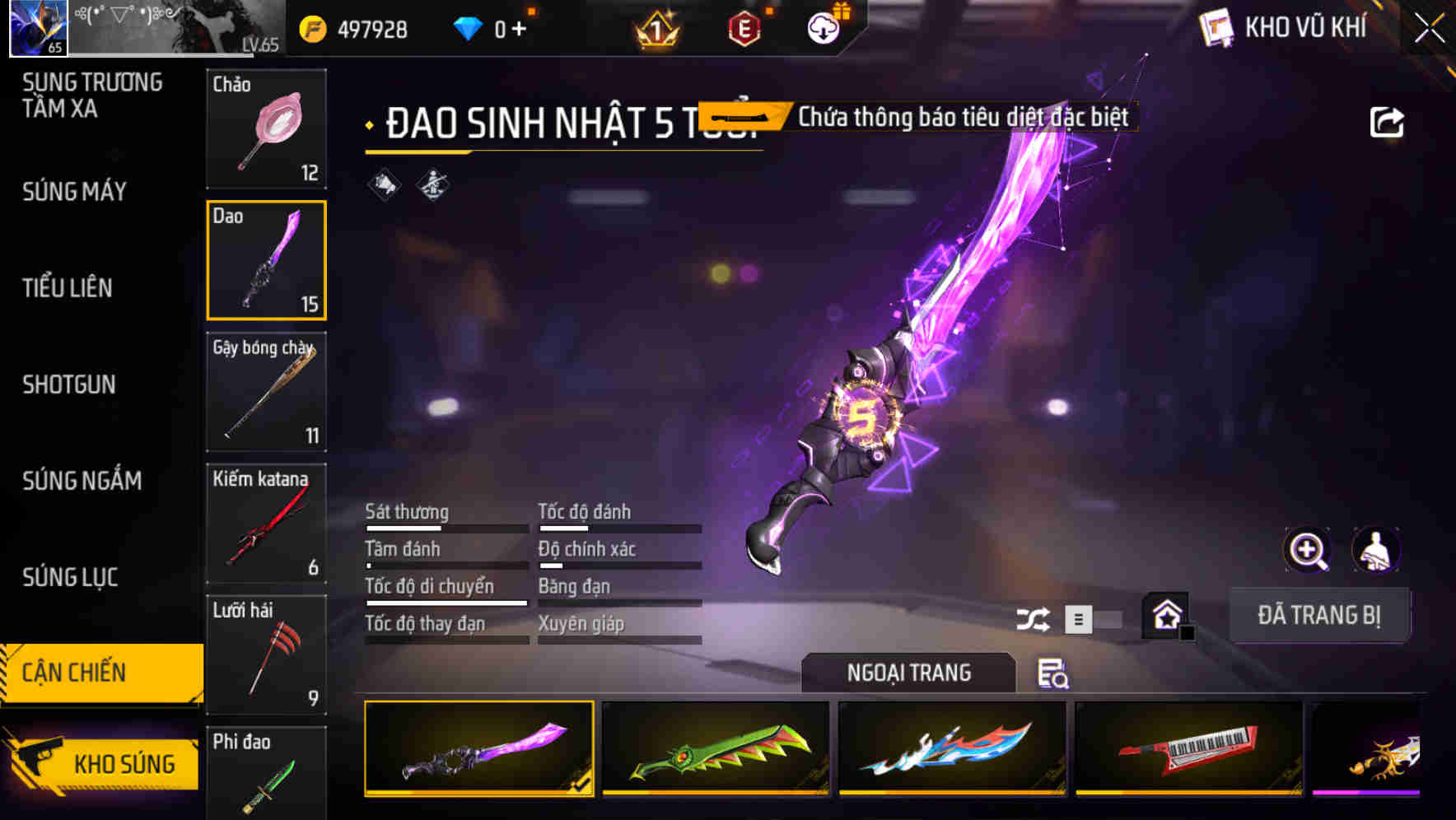This screenshot has height=820, width=1456.
Task: Switch to the NGOẠI TRANG tab
Action: 908,673
